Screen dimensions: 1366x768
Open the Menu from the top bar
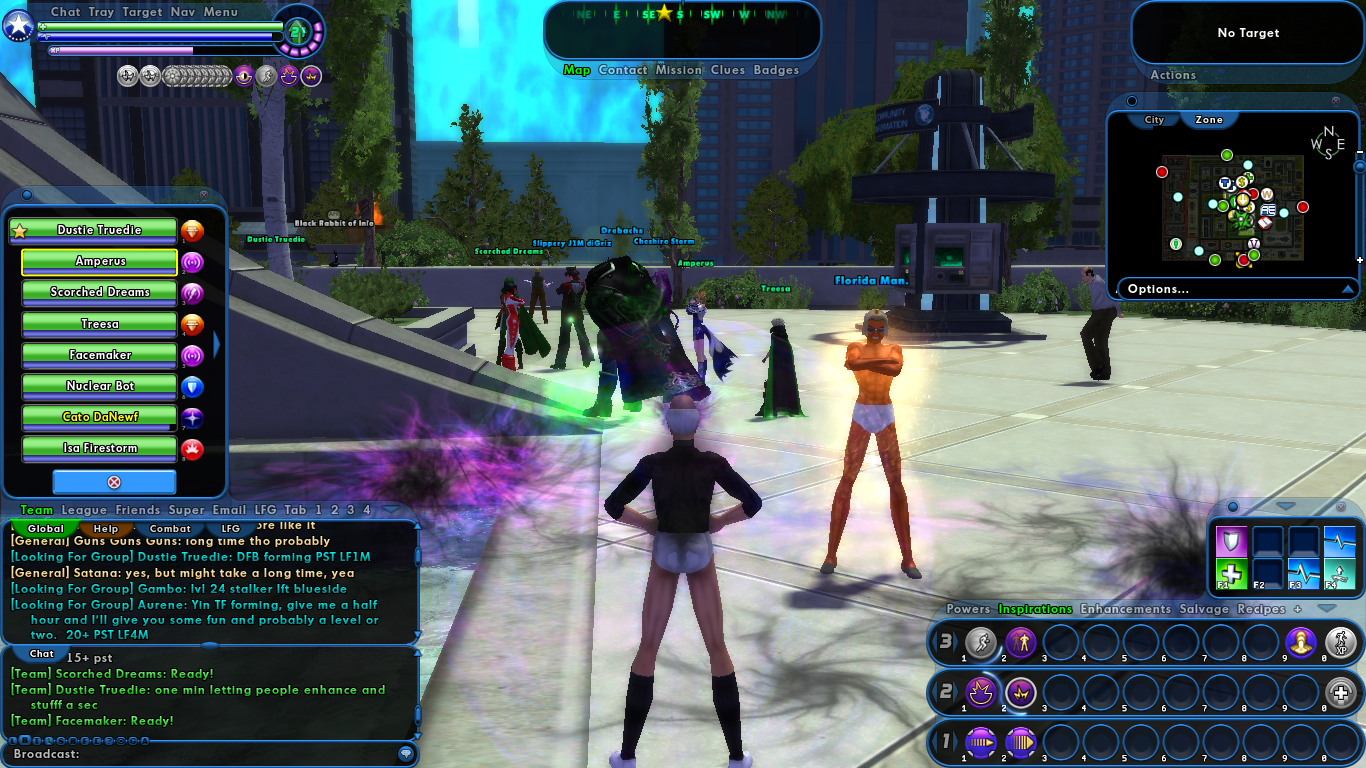click(220, 12)
